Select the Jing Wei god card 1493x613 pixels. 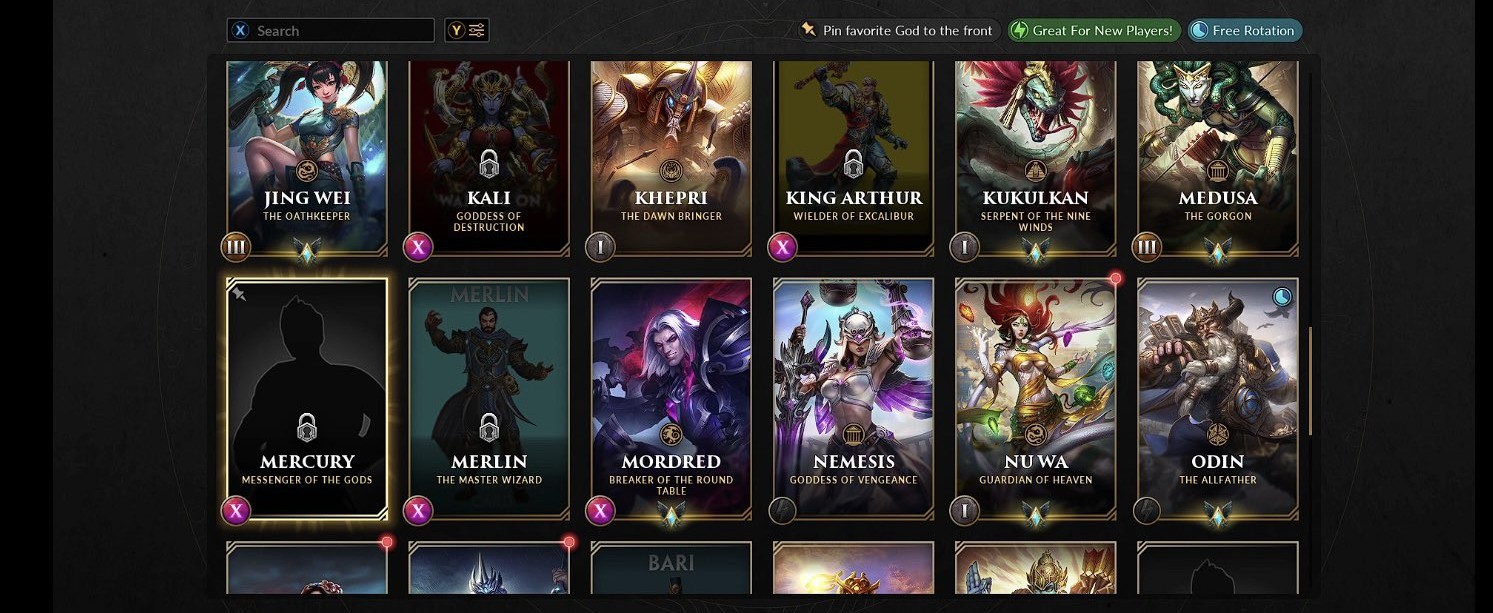(307, 155)
